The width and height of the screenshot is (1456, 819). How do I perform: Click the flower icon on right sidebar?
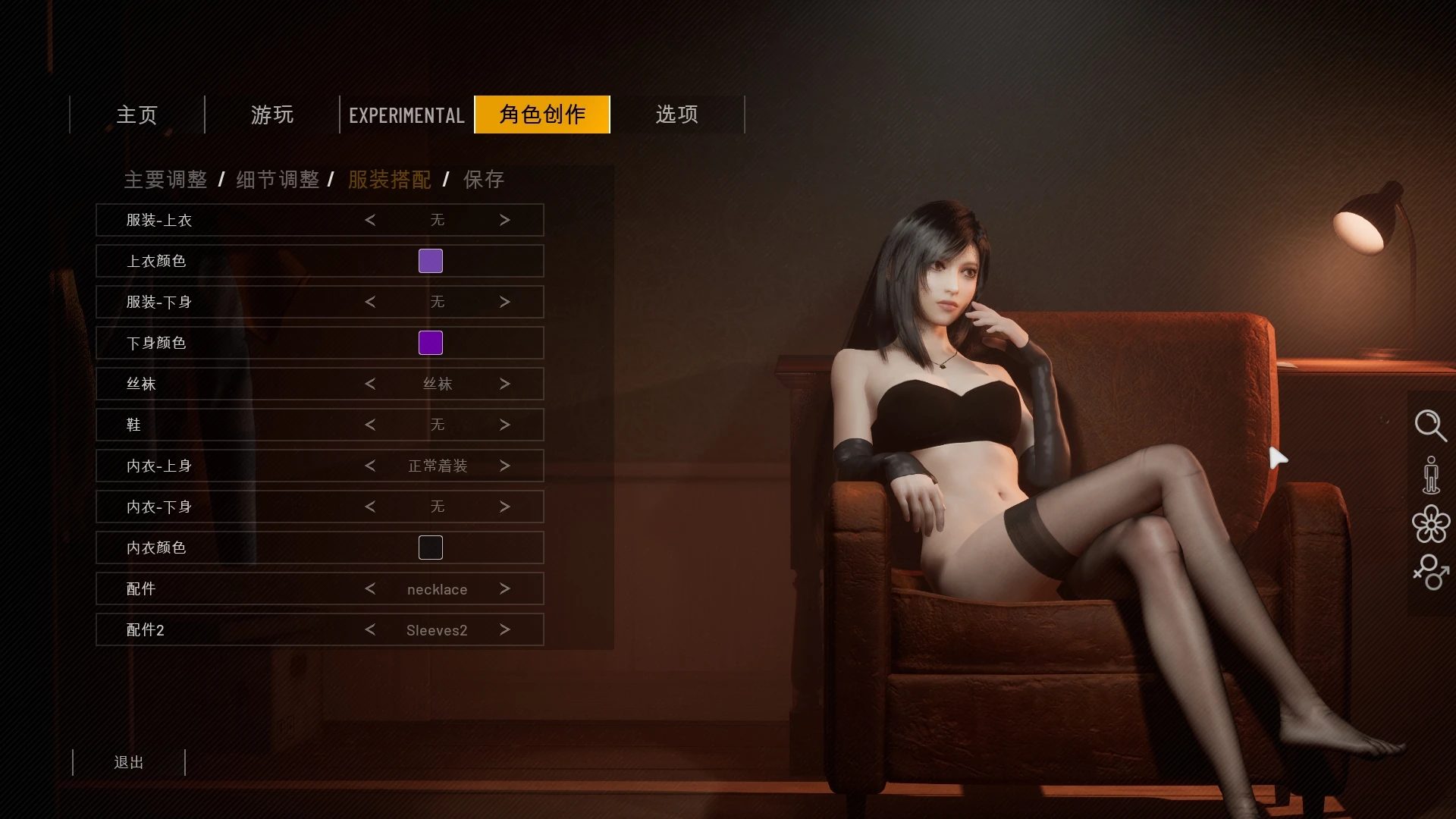(x=1431, y=524)
